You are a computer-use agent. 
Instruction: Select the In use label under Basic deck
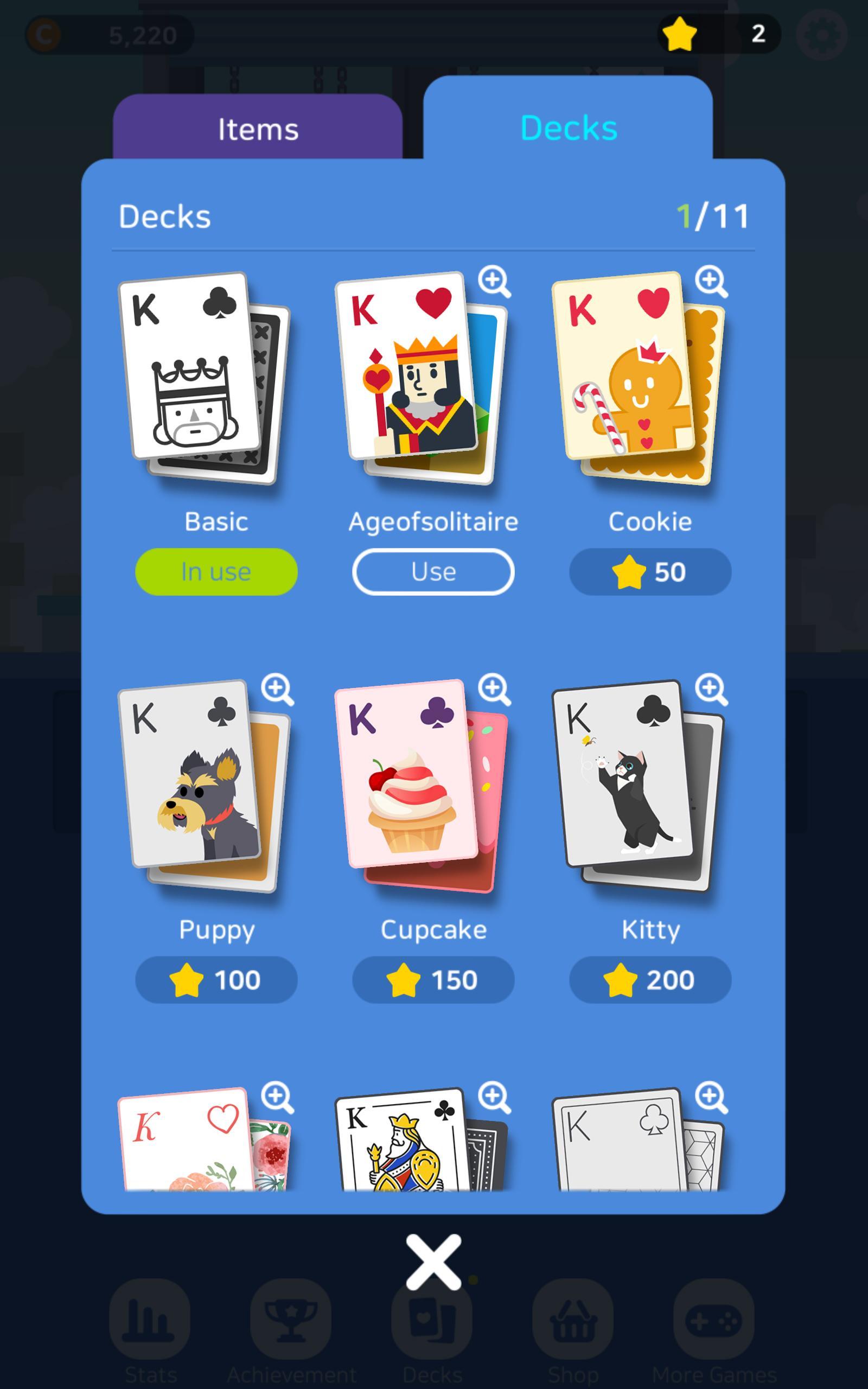216,571
